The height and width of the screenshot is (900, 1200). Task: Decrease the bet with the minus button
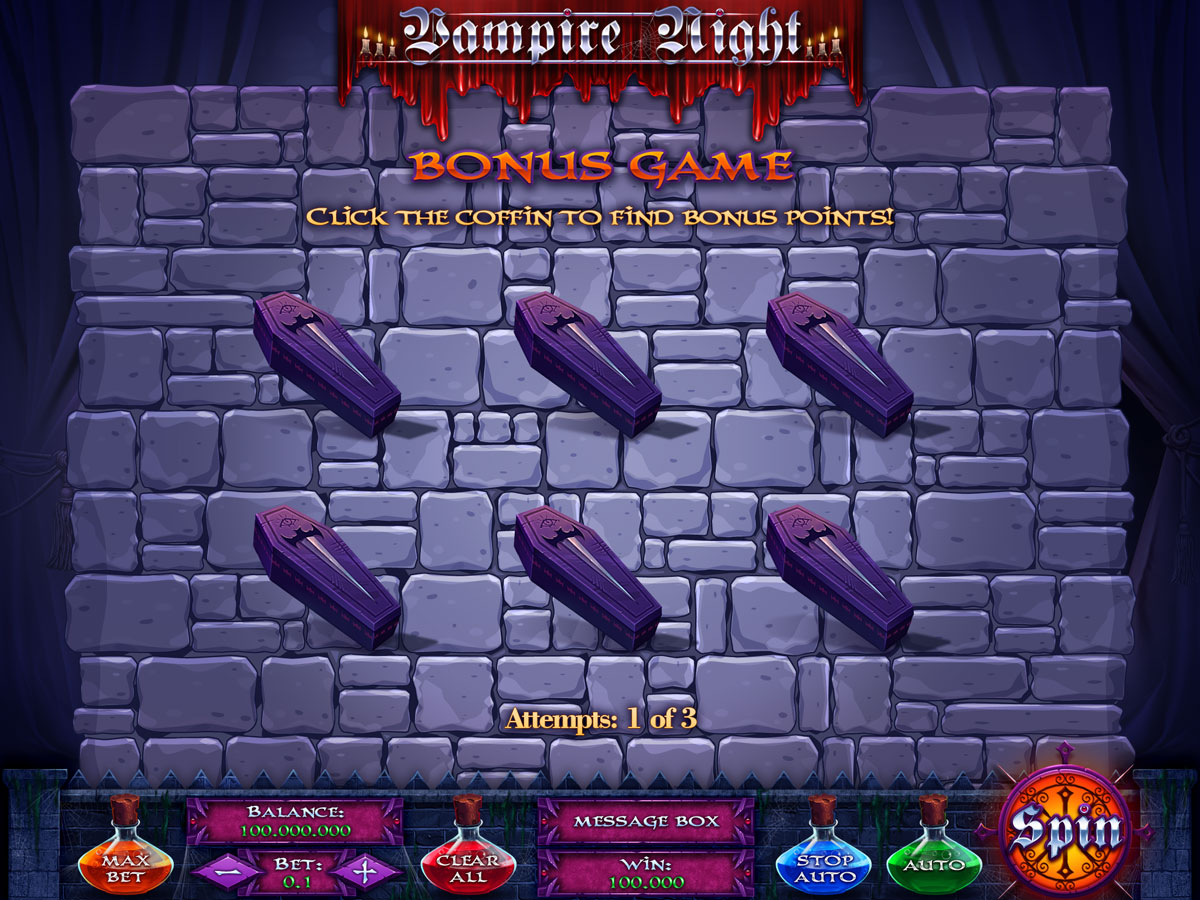coord(224,870)
